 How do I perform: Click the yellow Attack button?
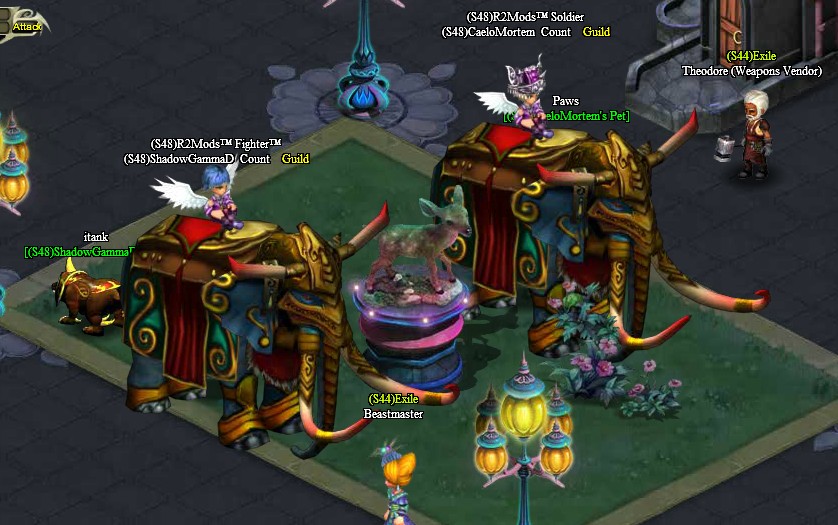26,26
